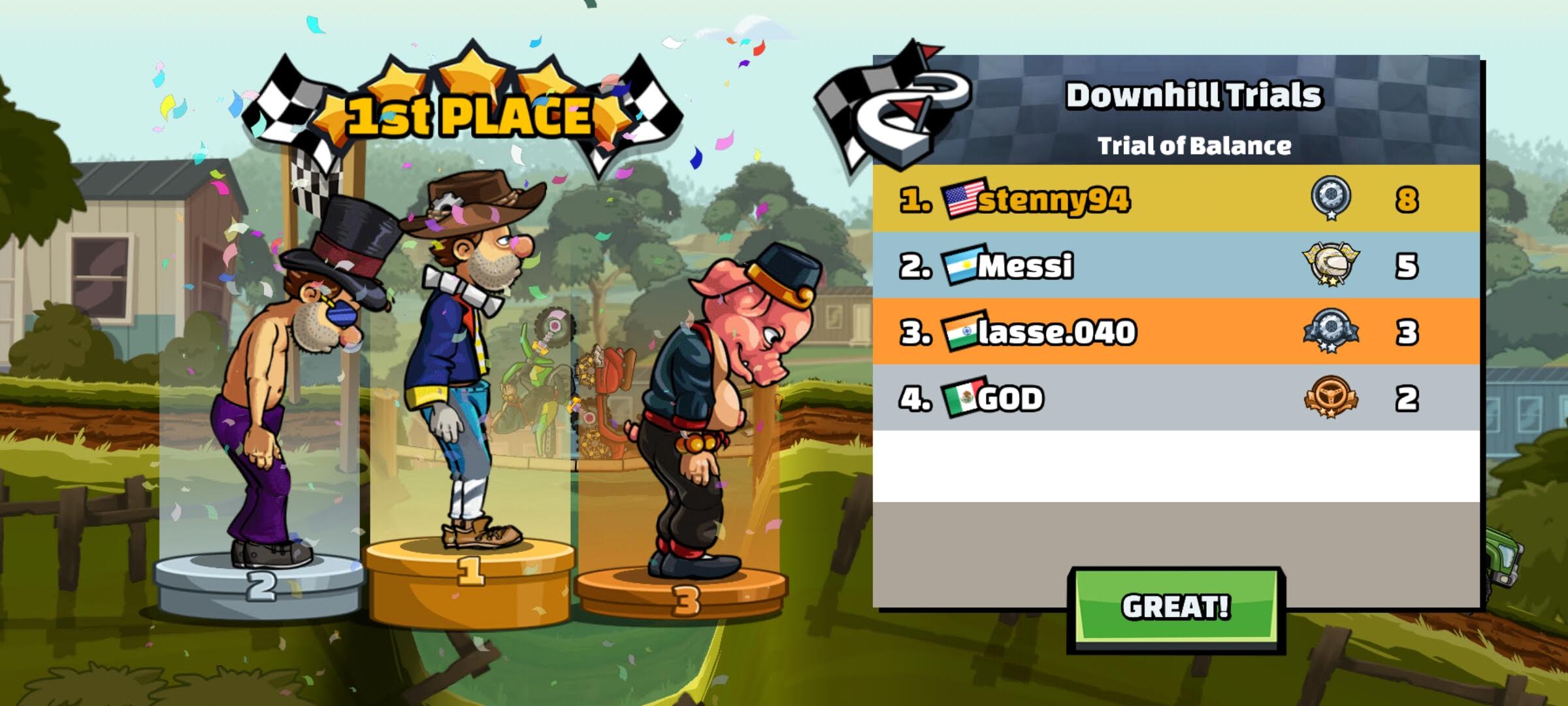Viewport: 1568px width, 706px height.
Task: Select Messi's second place row
Action: pyautogui.click(x=1175, y=265)
